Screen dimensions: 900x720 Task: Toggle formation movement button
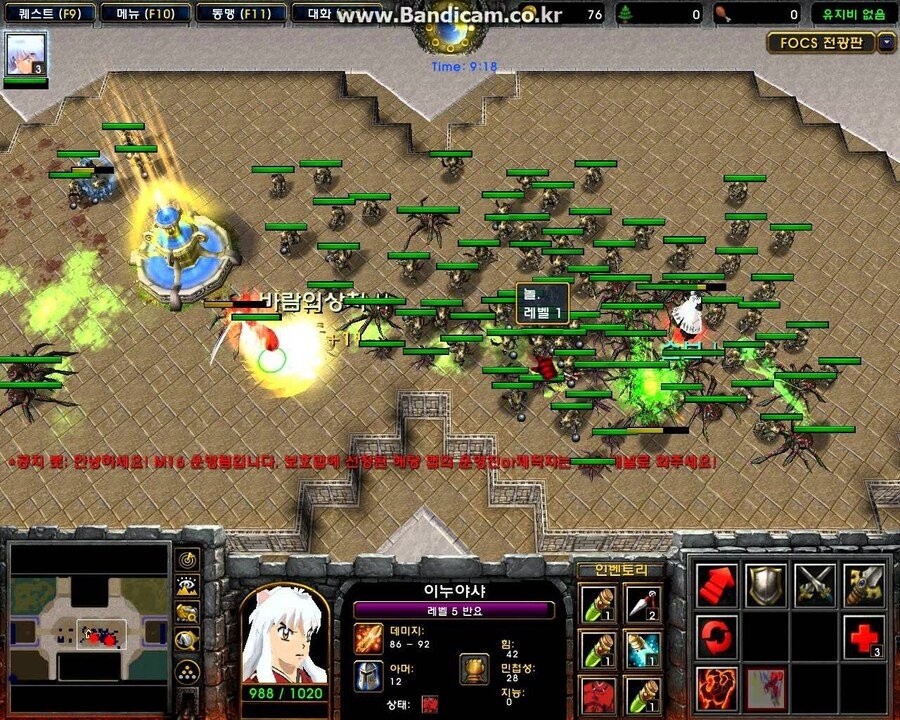point(186,670)
